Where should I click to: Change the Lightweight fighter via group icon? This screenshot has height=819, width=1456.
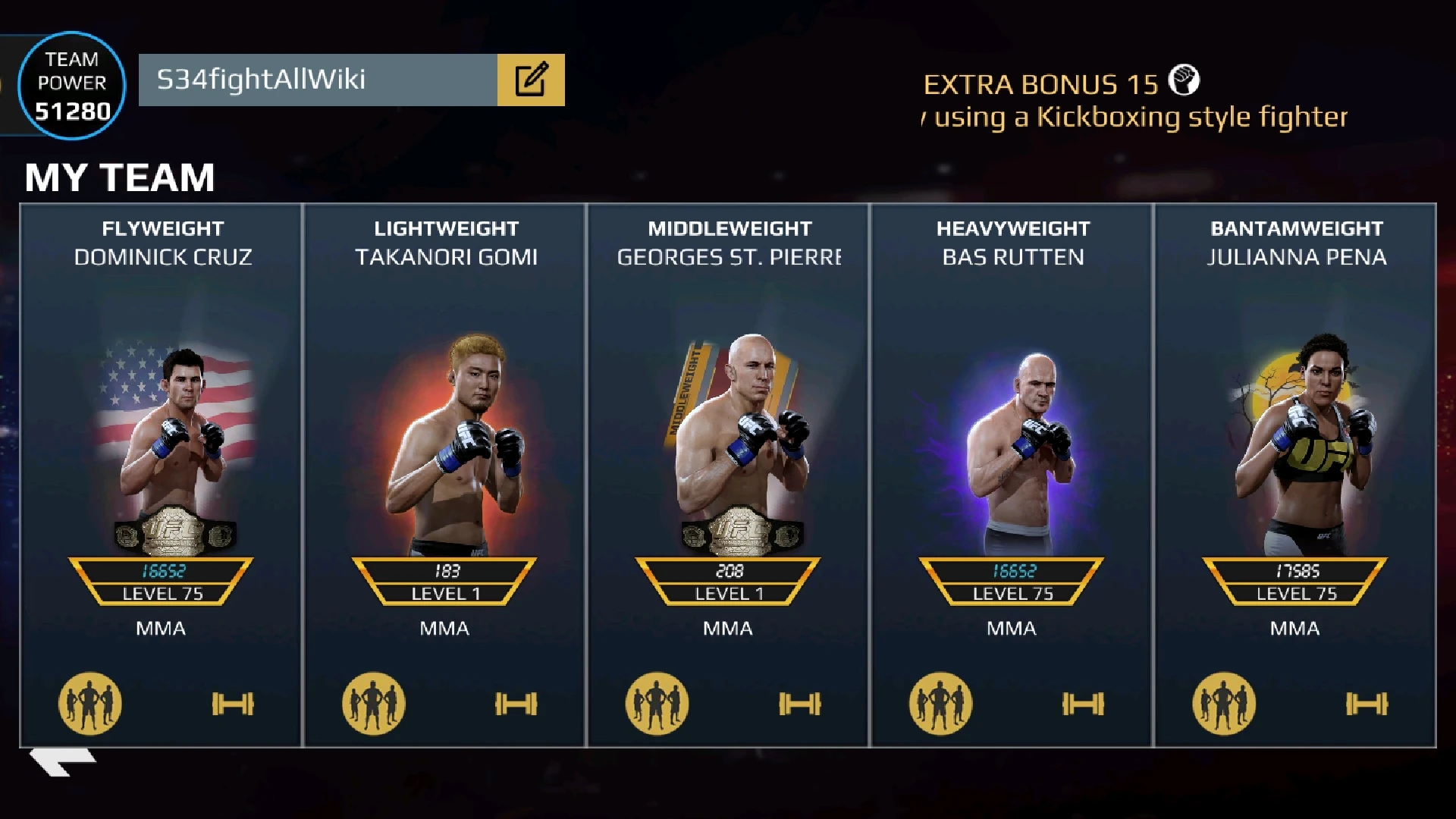[x=374, y=704]
